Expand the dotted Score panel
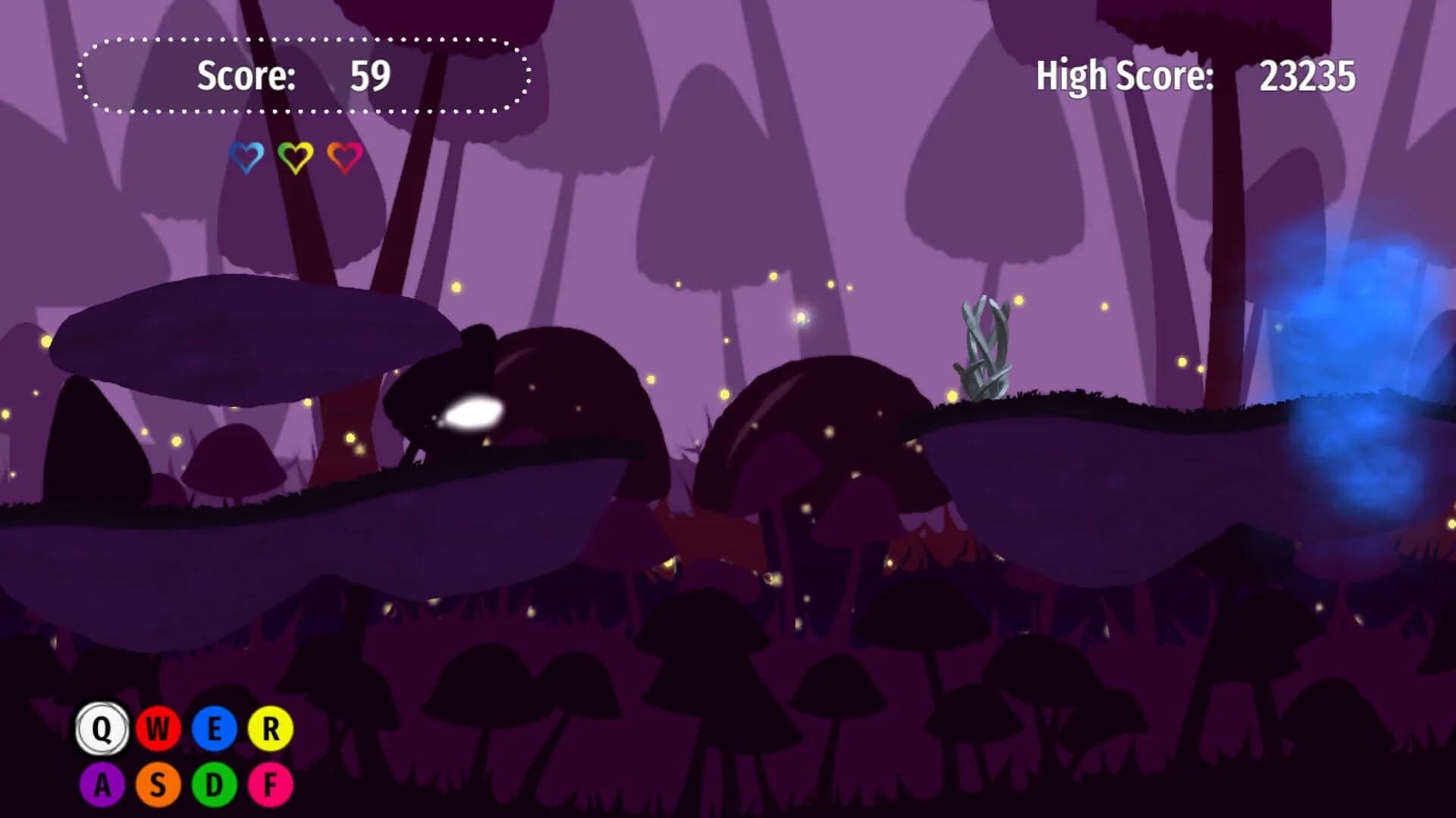 coord(303,74)
